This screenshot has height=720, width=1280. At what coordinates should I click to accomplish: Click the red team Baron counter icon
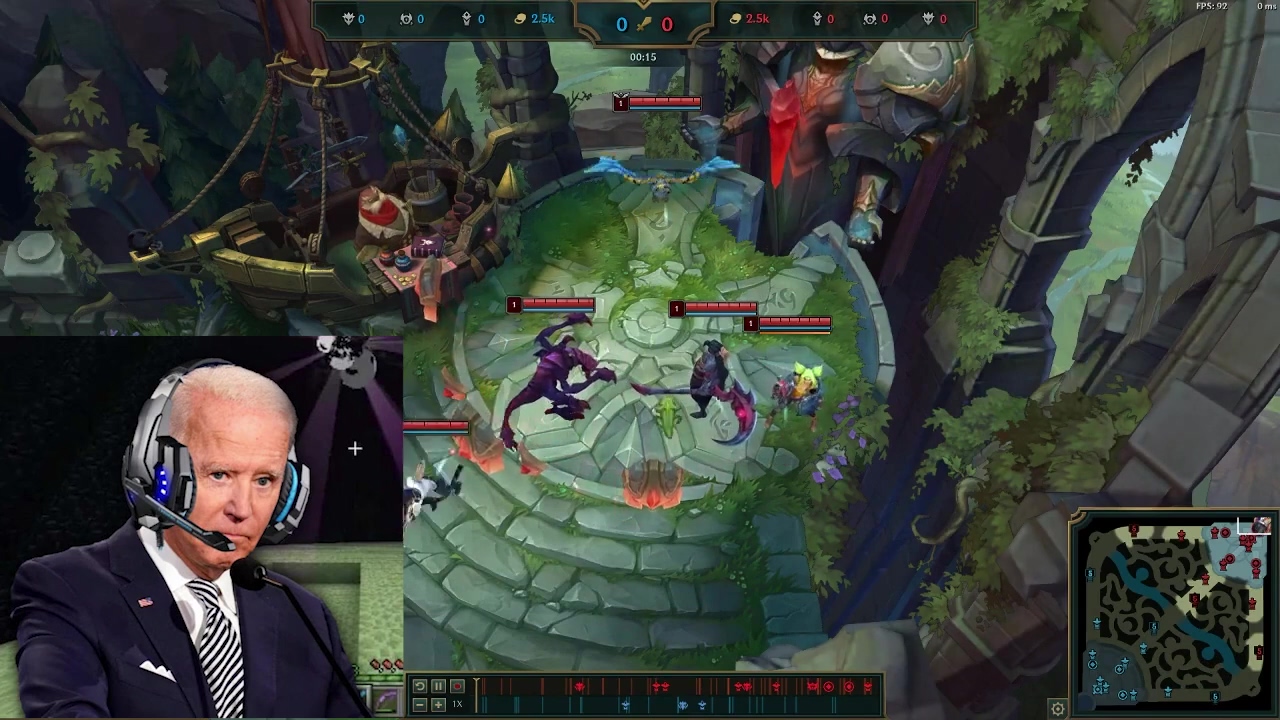[x=927, y=18]
